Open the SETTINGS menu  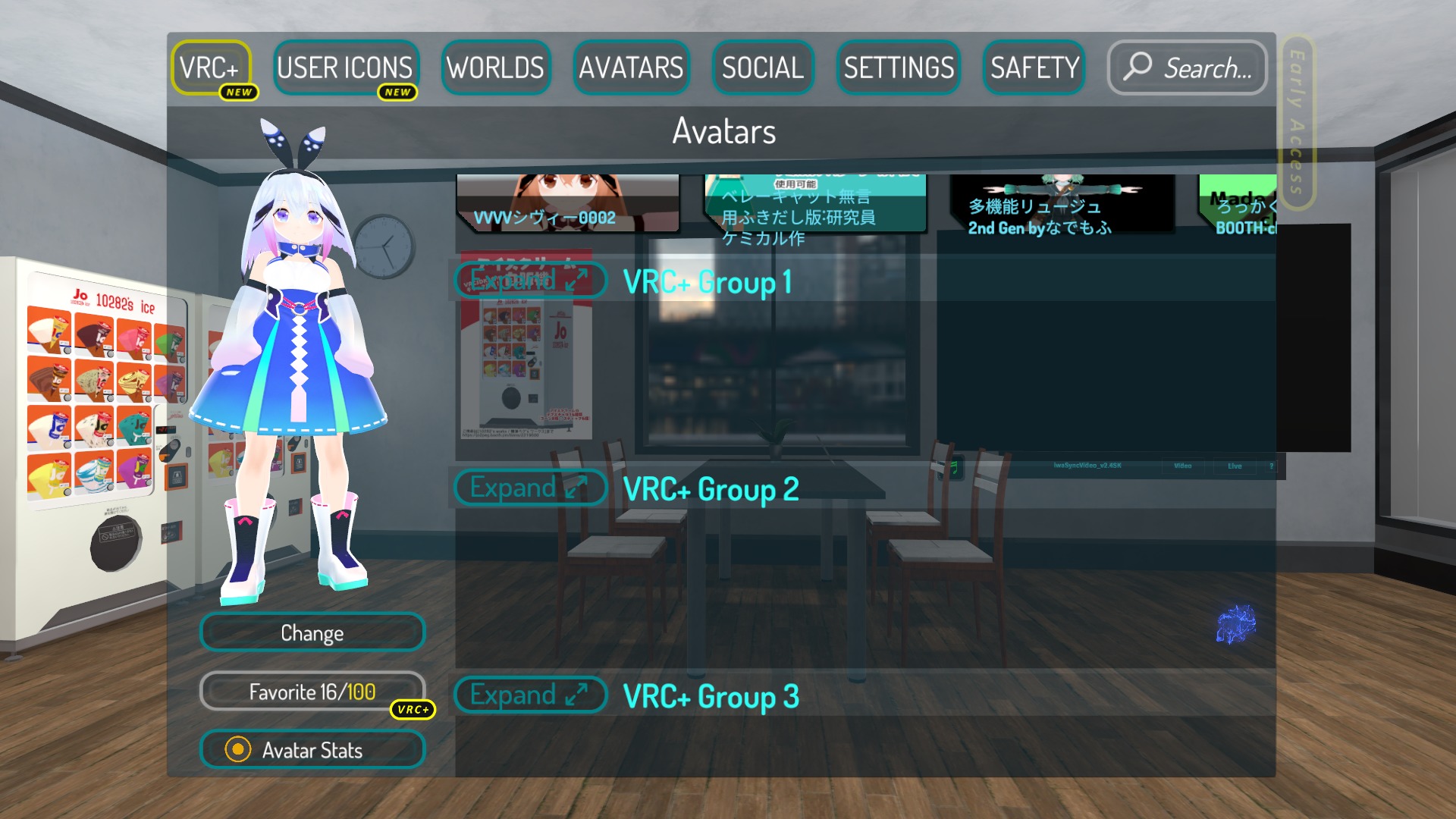point(898,68)
